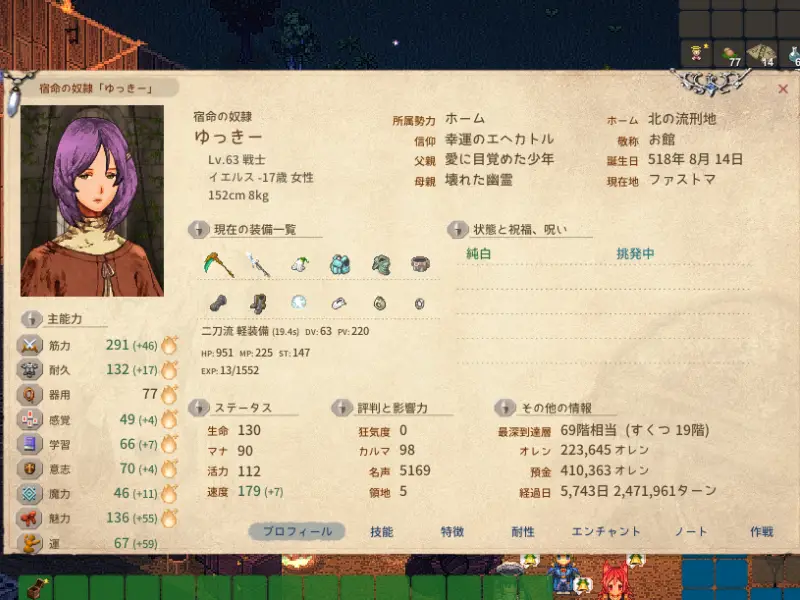Select the ノート tab
The width and height of the screenshot is (800, 600).
(x=691, y=532)
